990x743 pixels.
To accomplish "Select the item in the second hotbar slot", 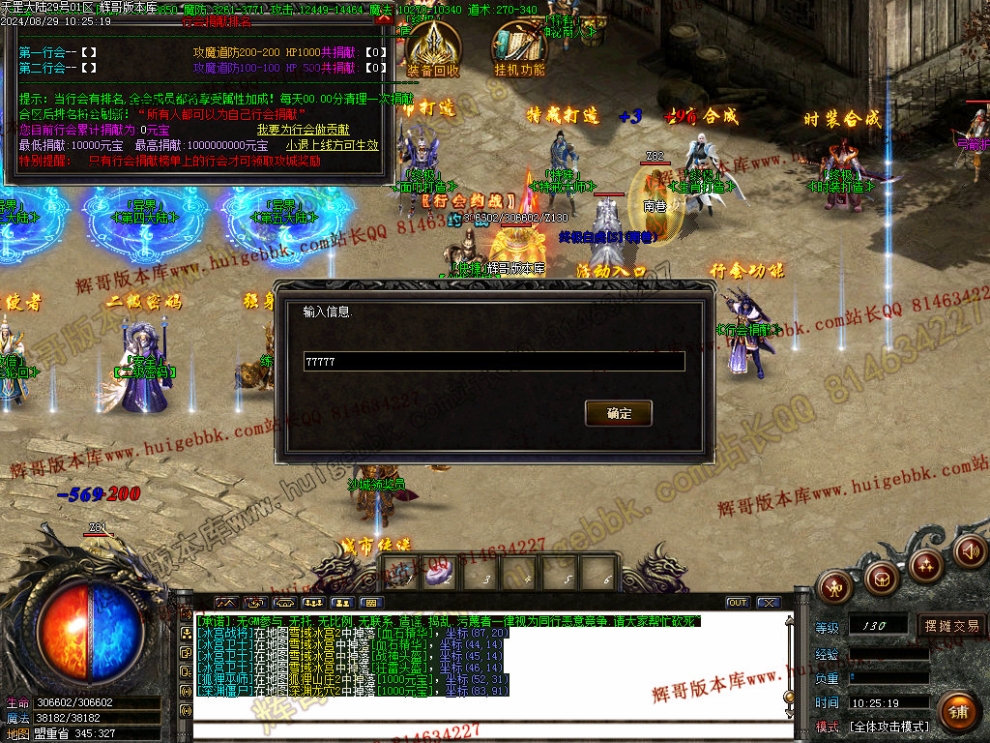I will click(440, 574).
